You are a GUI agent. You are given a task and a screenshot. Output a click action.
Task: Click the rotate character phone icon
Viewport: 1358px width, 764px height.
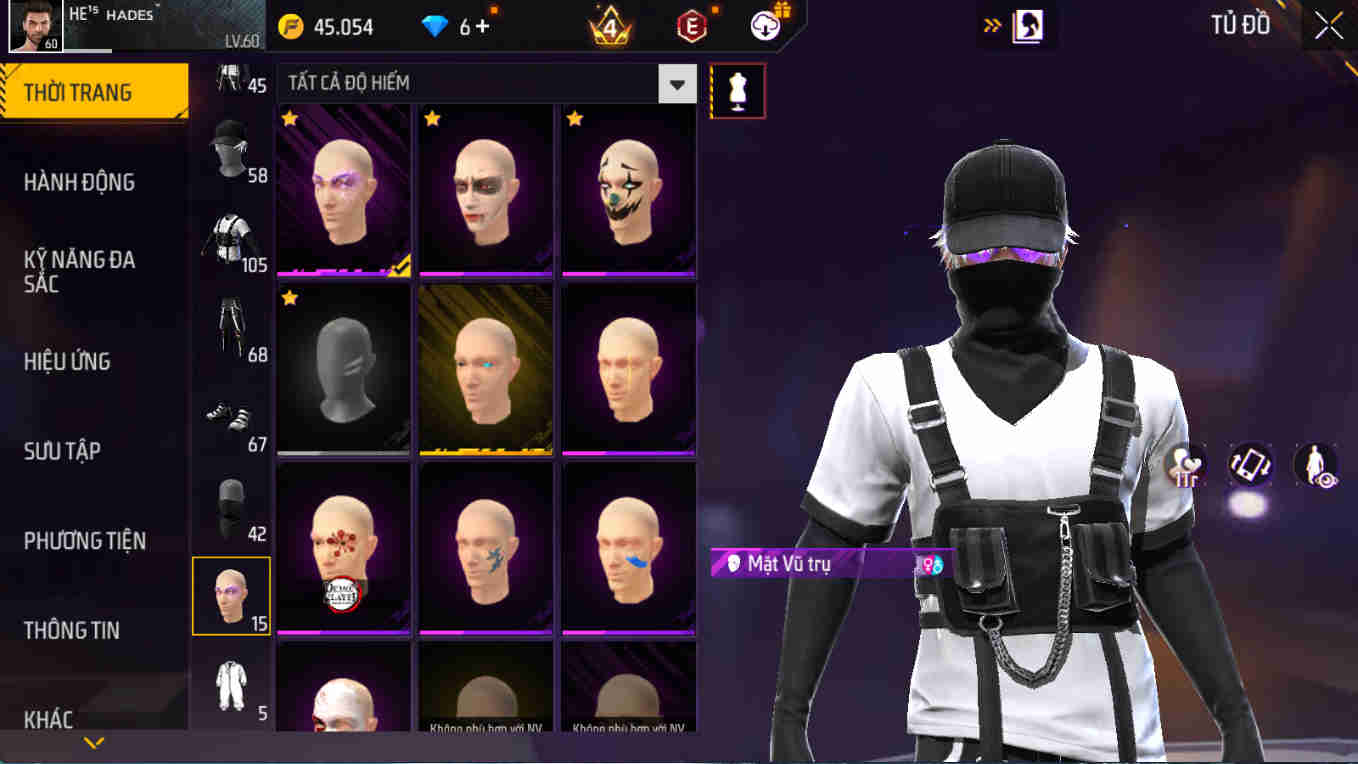[x=1249, y=467]
